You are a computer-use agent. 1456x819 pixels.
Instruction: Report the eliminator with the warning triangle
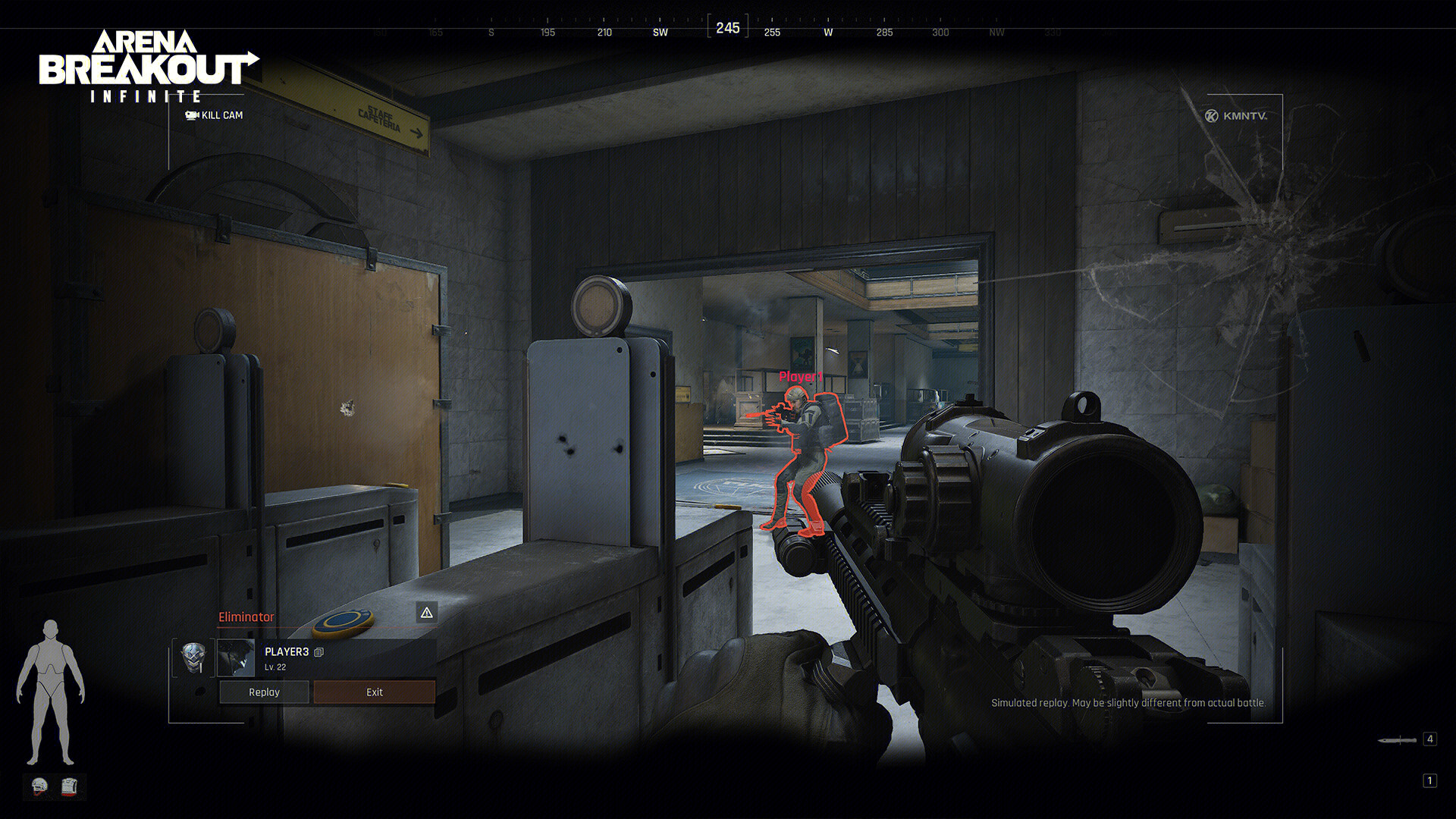[427, 613]
